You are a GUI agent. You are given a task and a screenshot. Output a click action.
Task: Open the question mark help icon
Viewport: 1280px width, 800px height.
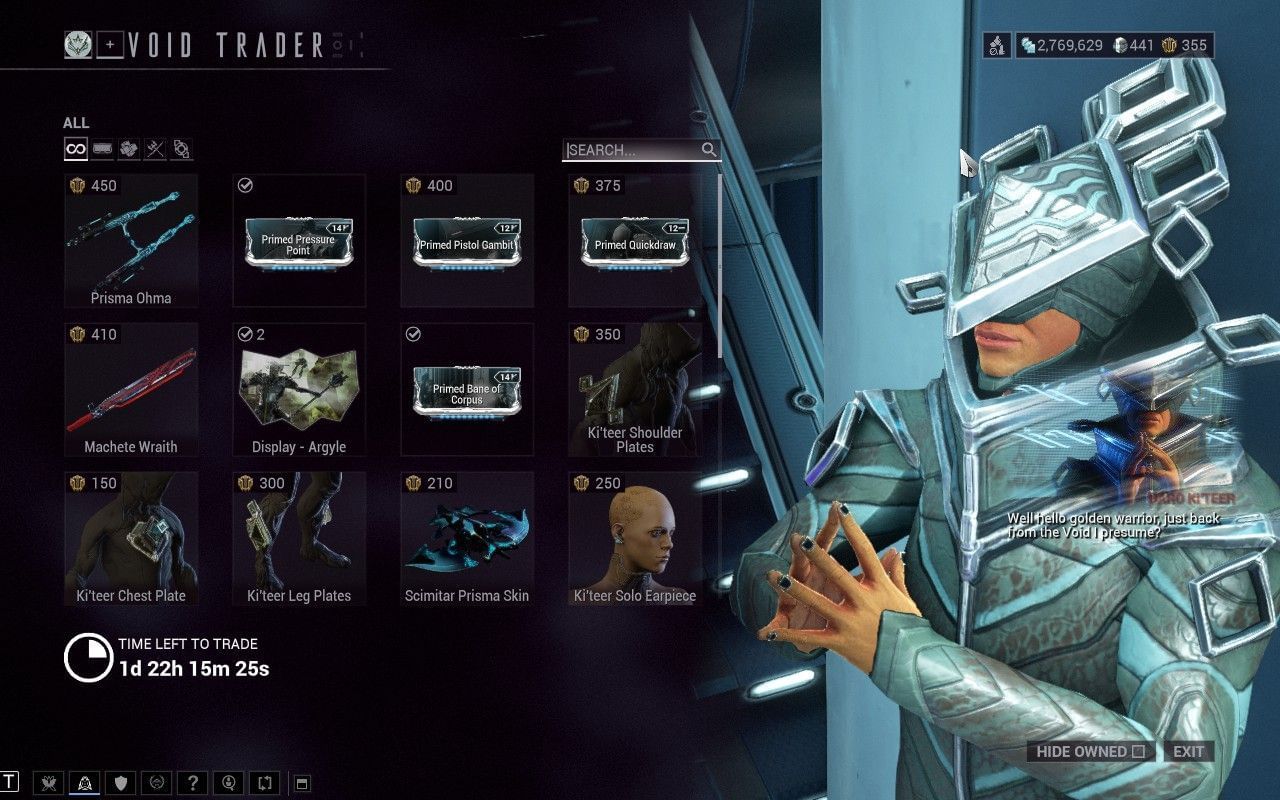tap(193, 783)
